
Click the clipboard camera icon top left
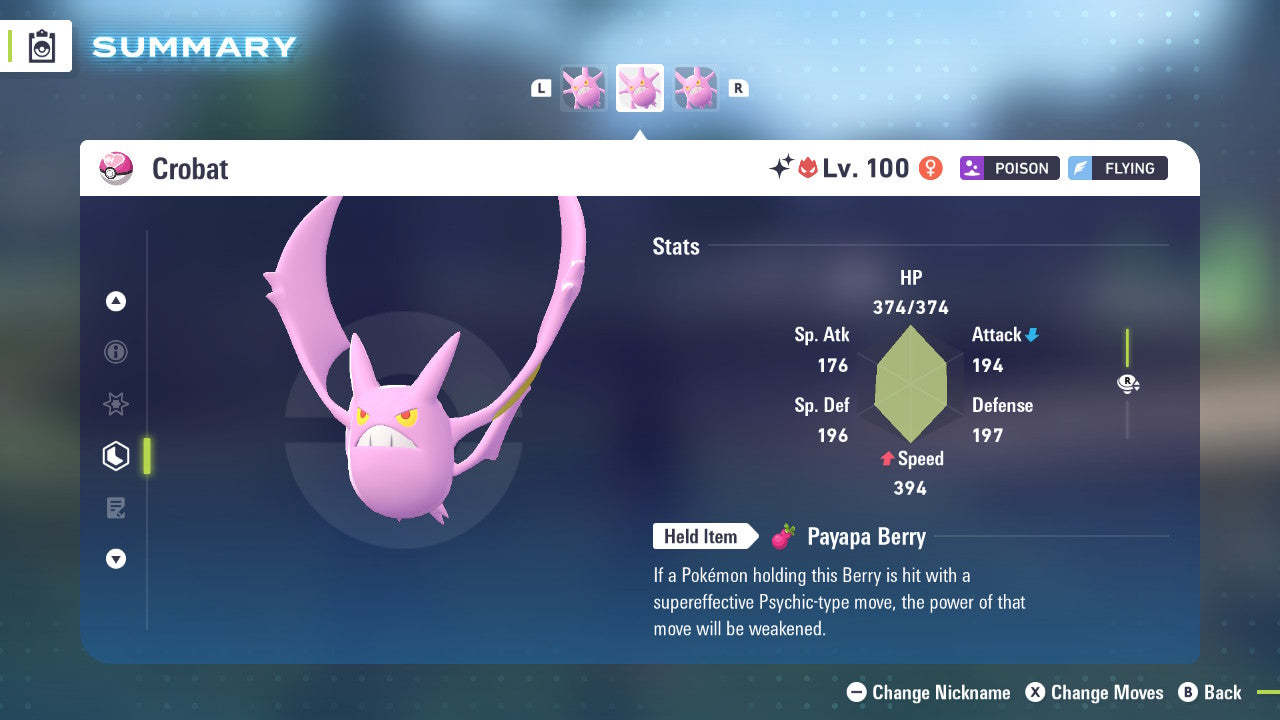coord(40,46)
